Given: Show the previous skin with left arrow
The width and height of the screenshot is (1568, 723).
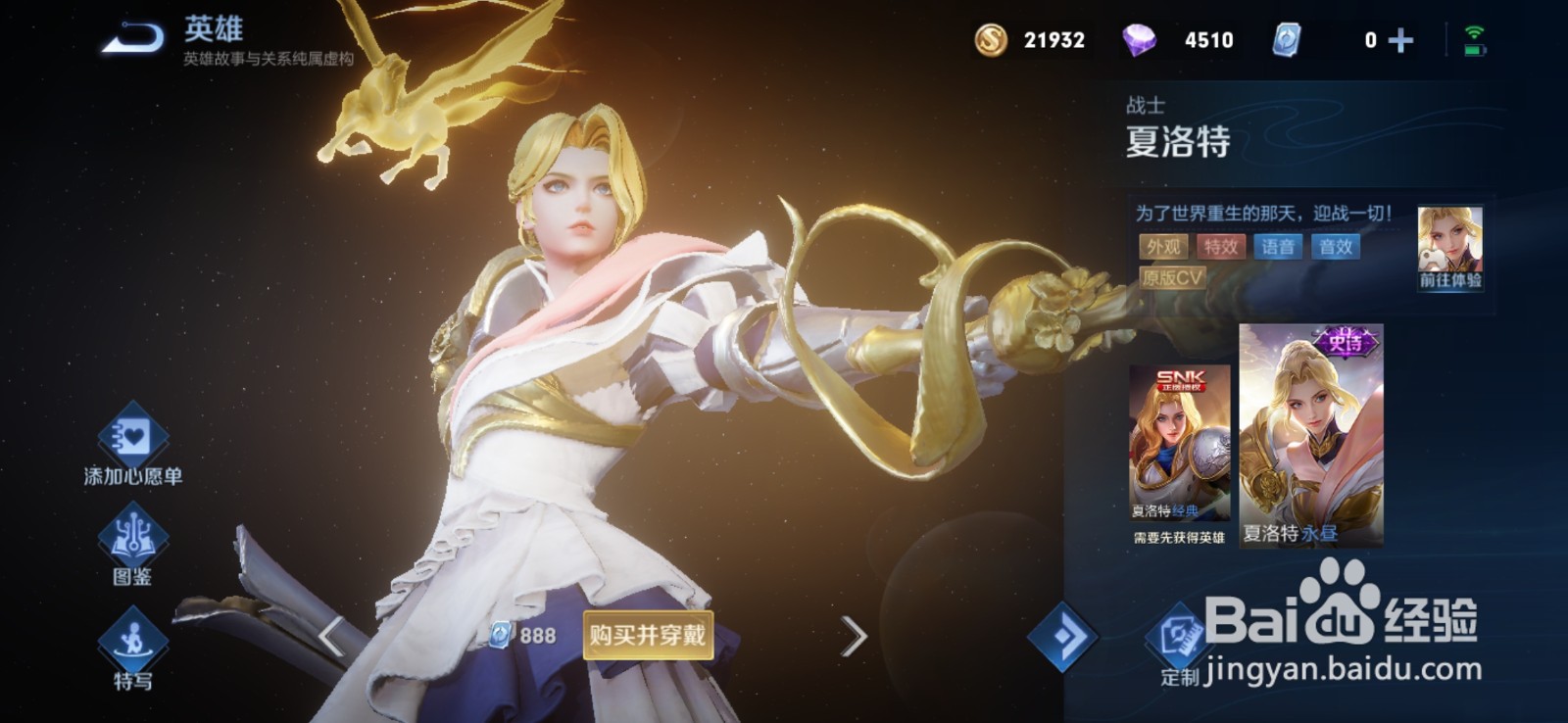Looking at the screenshot, I should [x=332, y=636].
